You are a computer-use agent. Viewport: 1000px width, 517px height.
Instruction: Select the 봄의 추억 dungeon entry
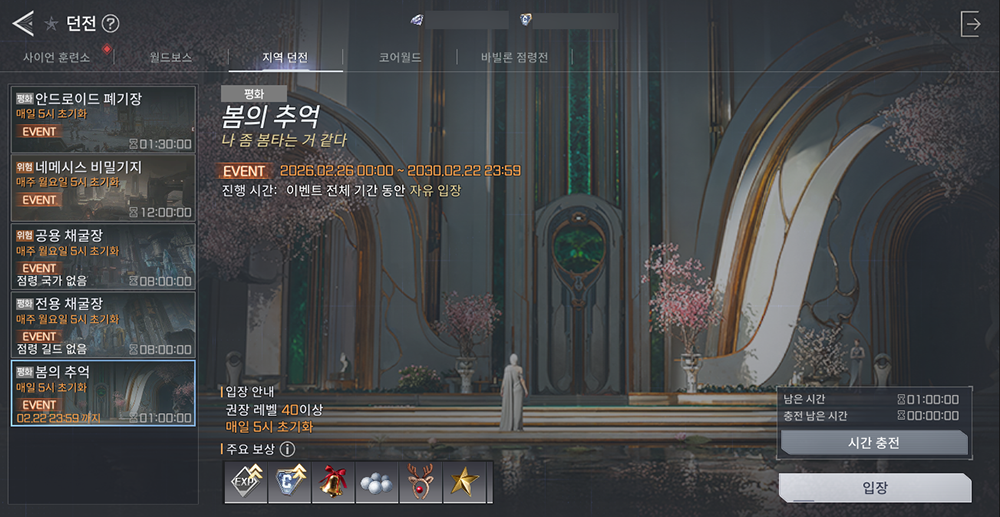103,392
